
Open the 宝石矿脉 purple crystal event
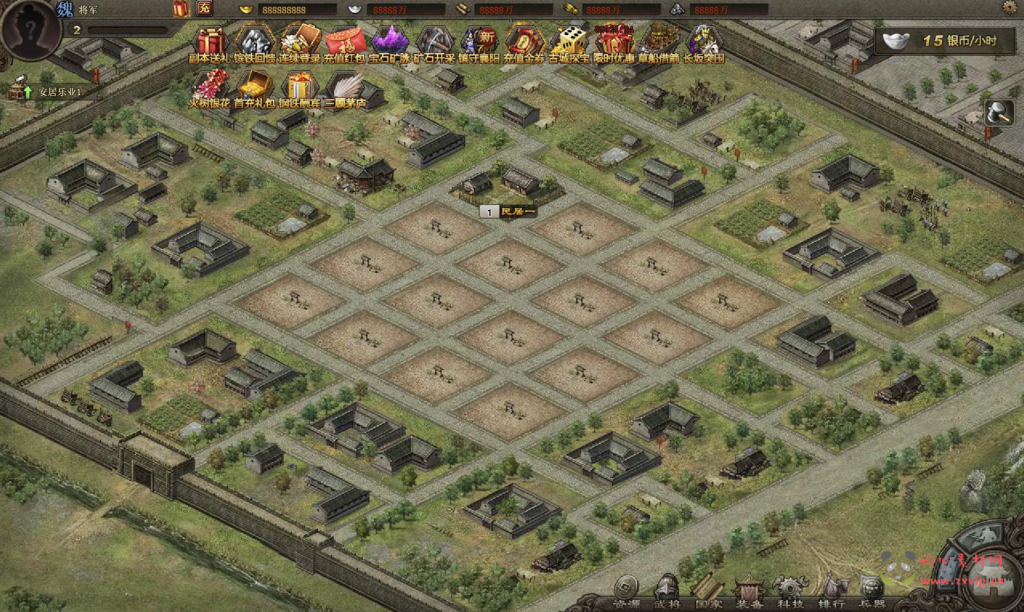390,43
